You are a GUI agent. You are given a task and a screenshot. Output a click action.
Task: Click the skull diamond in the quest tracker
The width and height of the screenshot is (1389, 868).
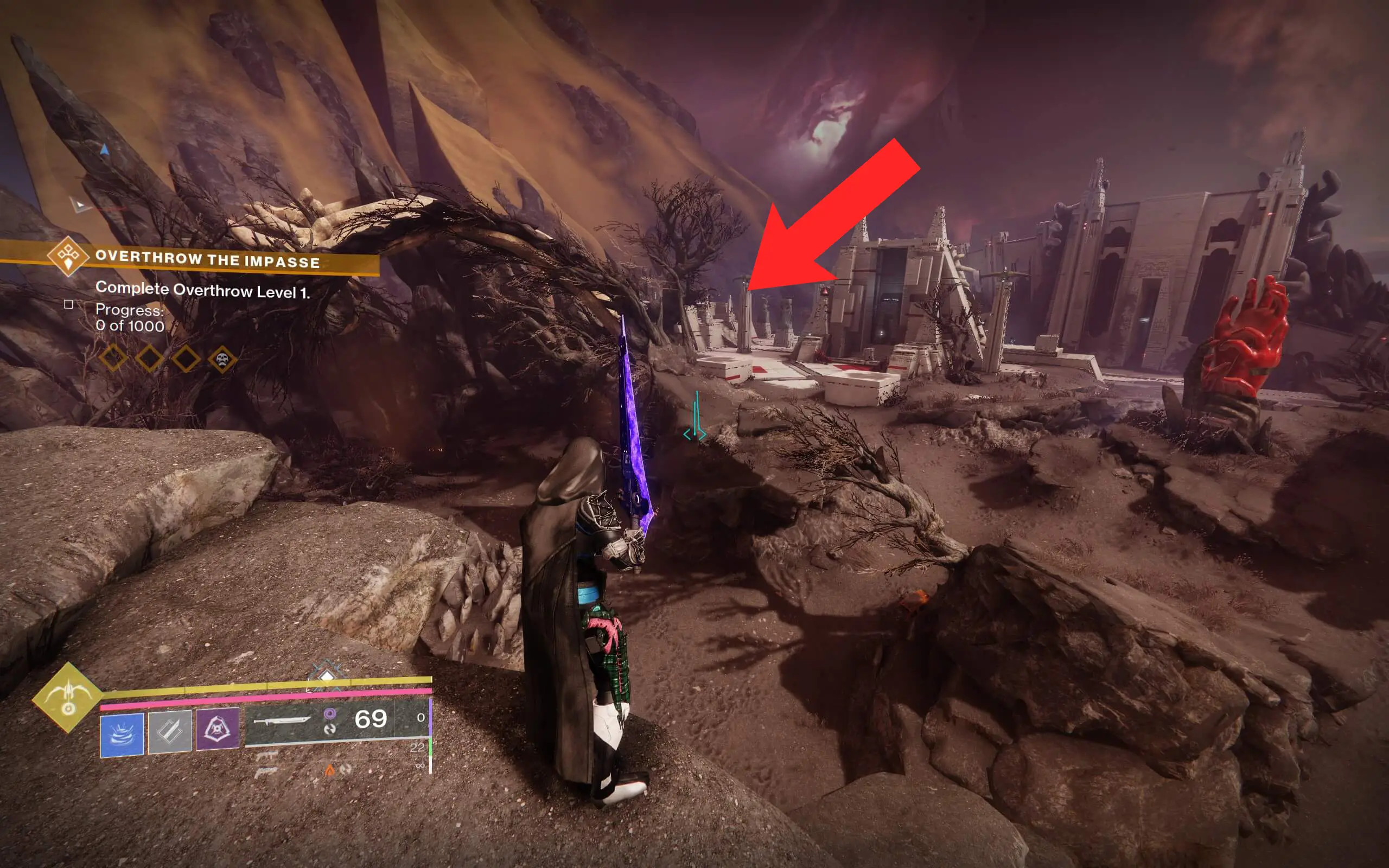click(x=224, y=357)
